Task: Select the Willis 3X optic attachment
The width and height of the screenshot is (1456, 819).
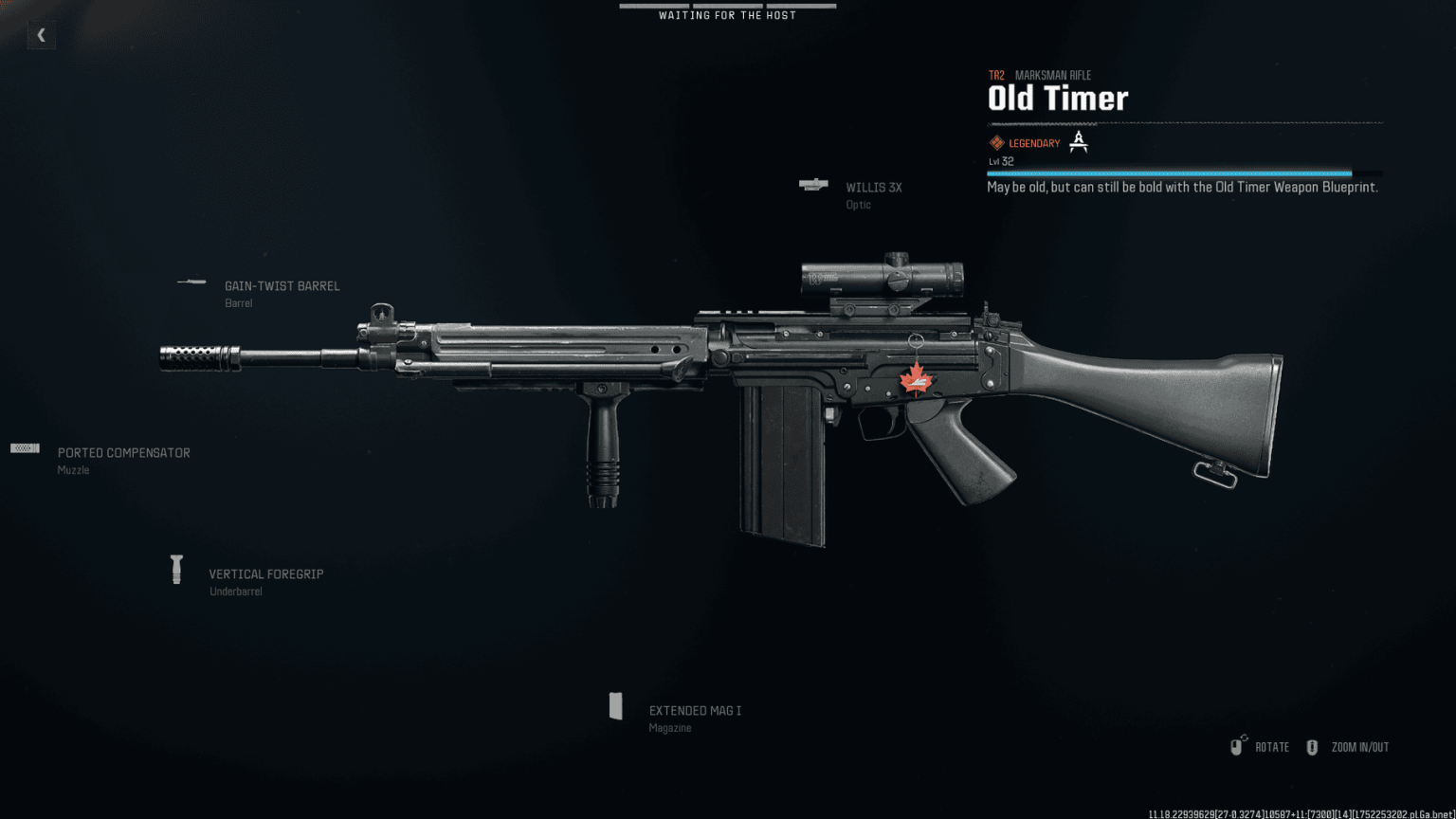Action: 872,189
